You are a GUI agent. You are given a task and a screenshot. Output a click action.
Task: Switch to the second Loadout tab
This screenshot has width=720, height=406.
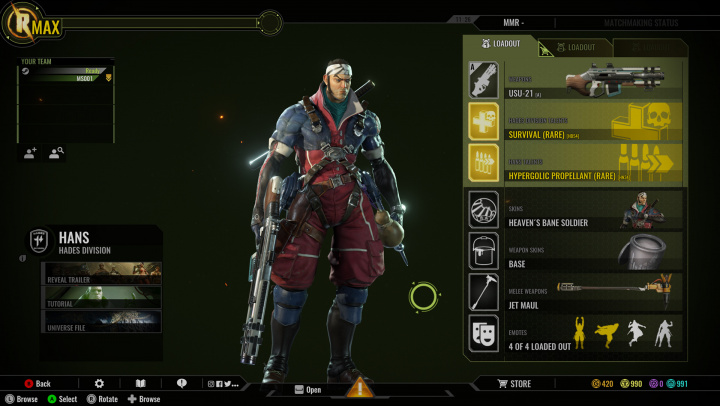576,47
